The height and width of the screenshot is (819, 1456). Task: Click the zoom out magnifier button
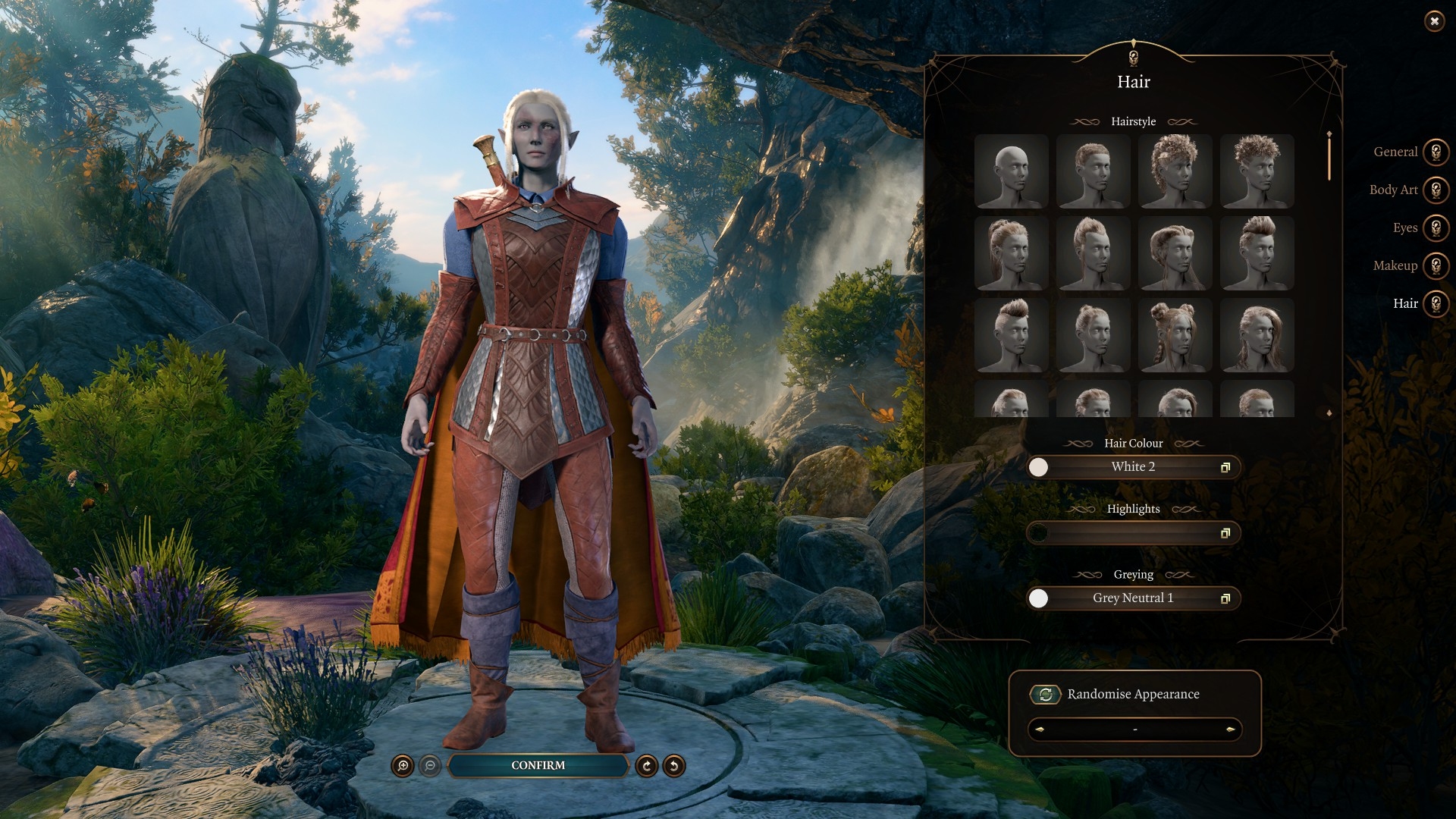(x=430, y=766)
